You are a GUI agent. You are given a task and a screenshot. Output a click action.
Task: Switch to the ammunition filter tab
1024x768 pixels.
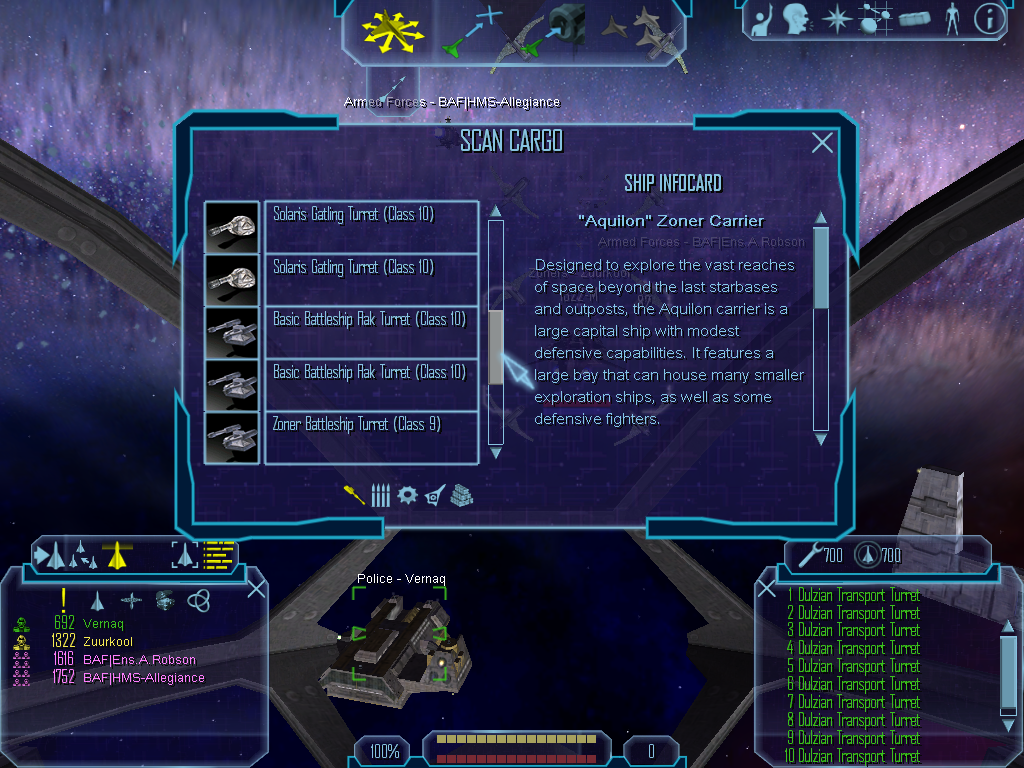pos(380,495)
